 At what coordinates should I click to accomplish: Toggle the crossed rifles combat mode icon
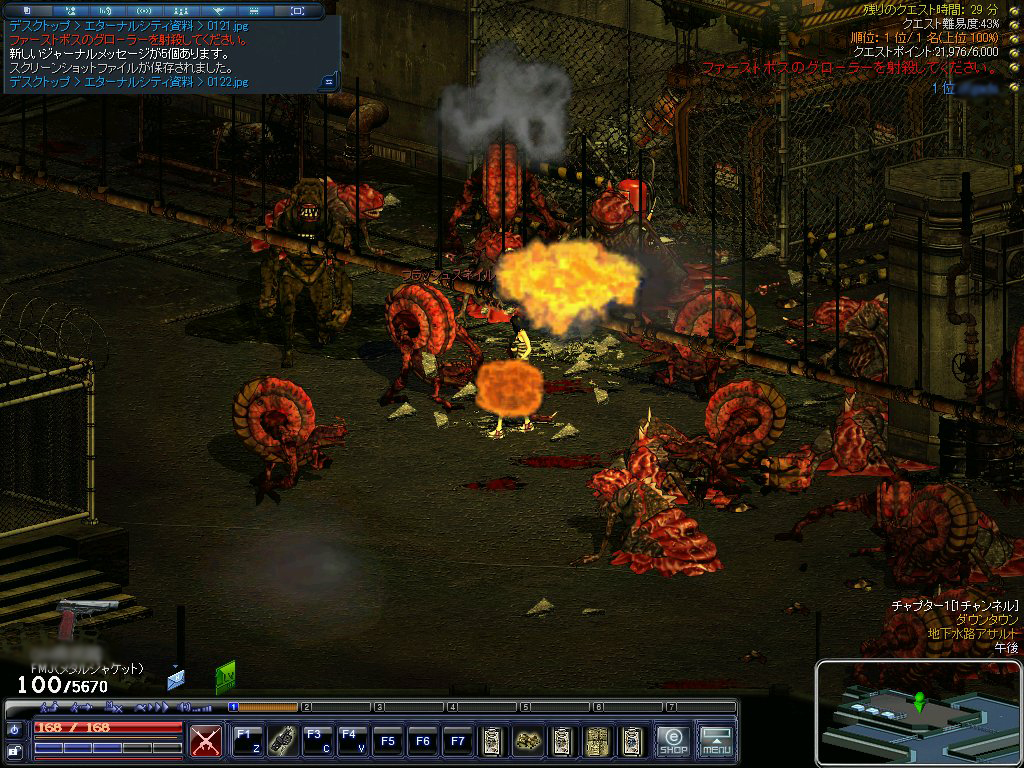206,741
